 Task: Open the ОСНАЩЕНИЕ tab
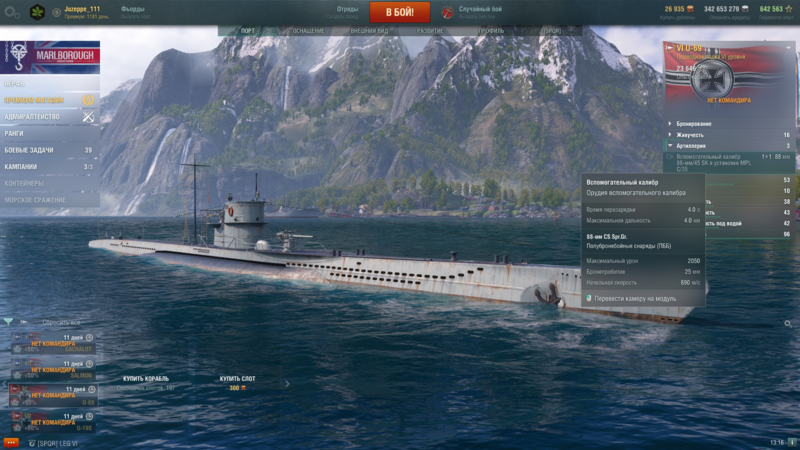pos(308,31)
